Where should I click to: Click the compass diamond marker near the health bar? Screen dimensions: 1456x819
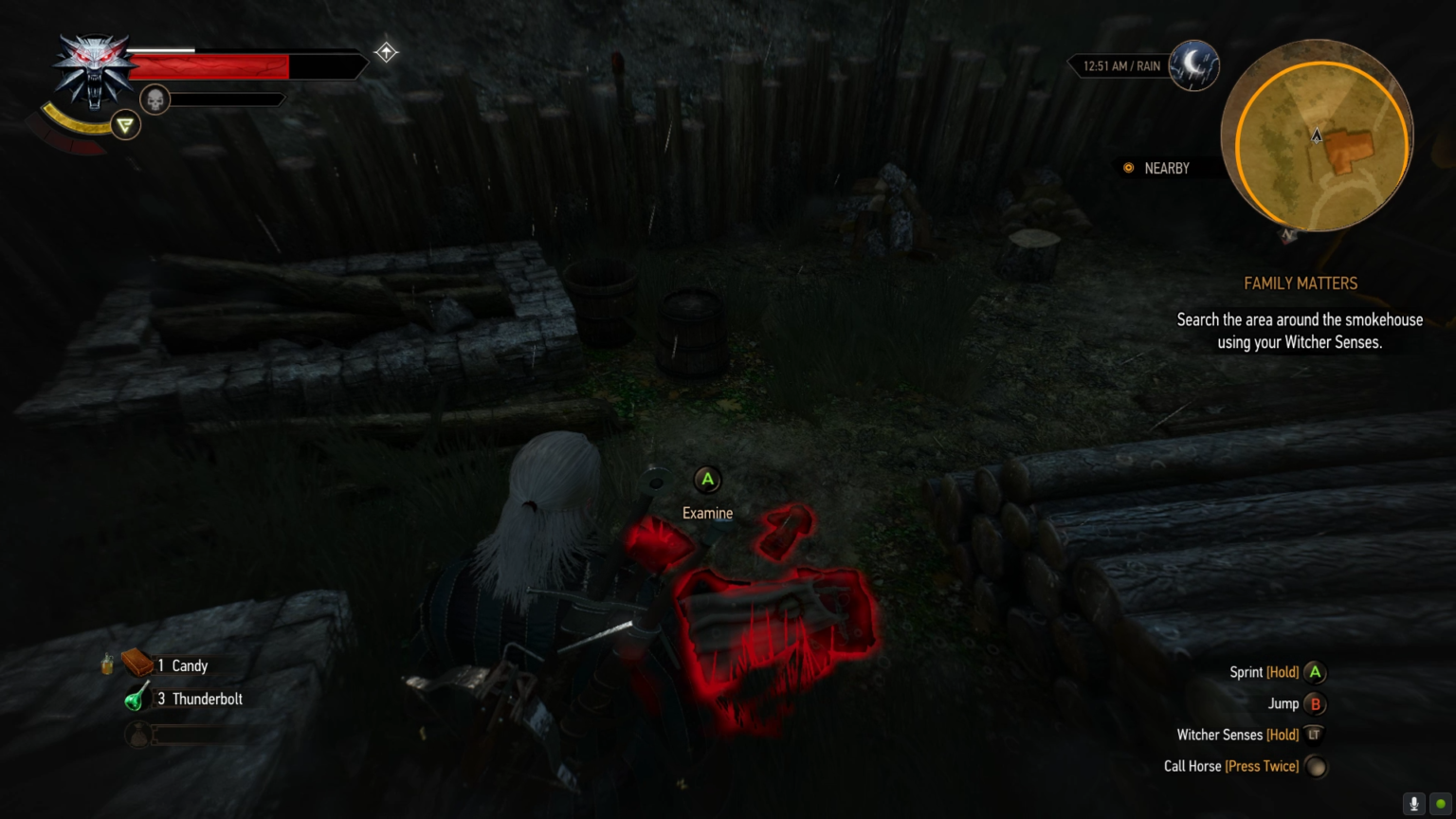point(386,52)
